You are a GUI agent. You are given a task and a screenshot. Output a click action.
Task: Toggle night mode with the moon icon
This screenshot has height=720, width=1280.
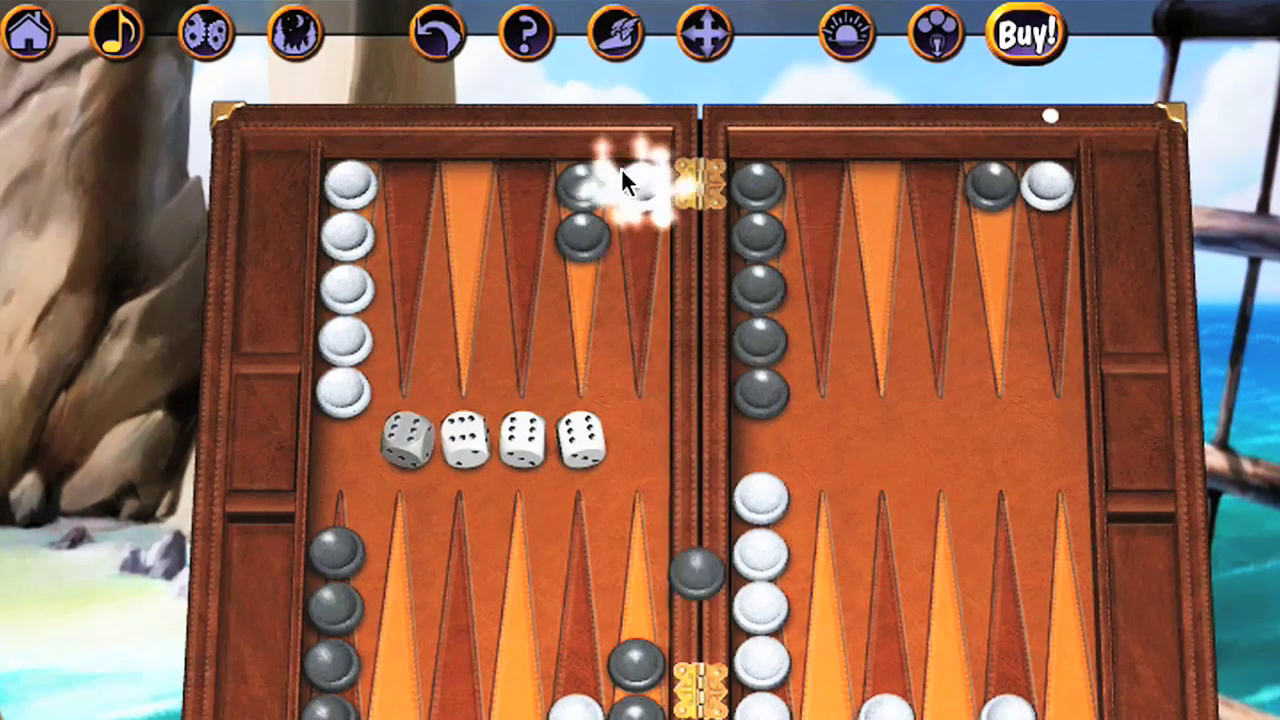click(x=295, y=33)
